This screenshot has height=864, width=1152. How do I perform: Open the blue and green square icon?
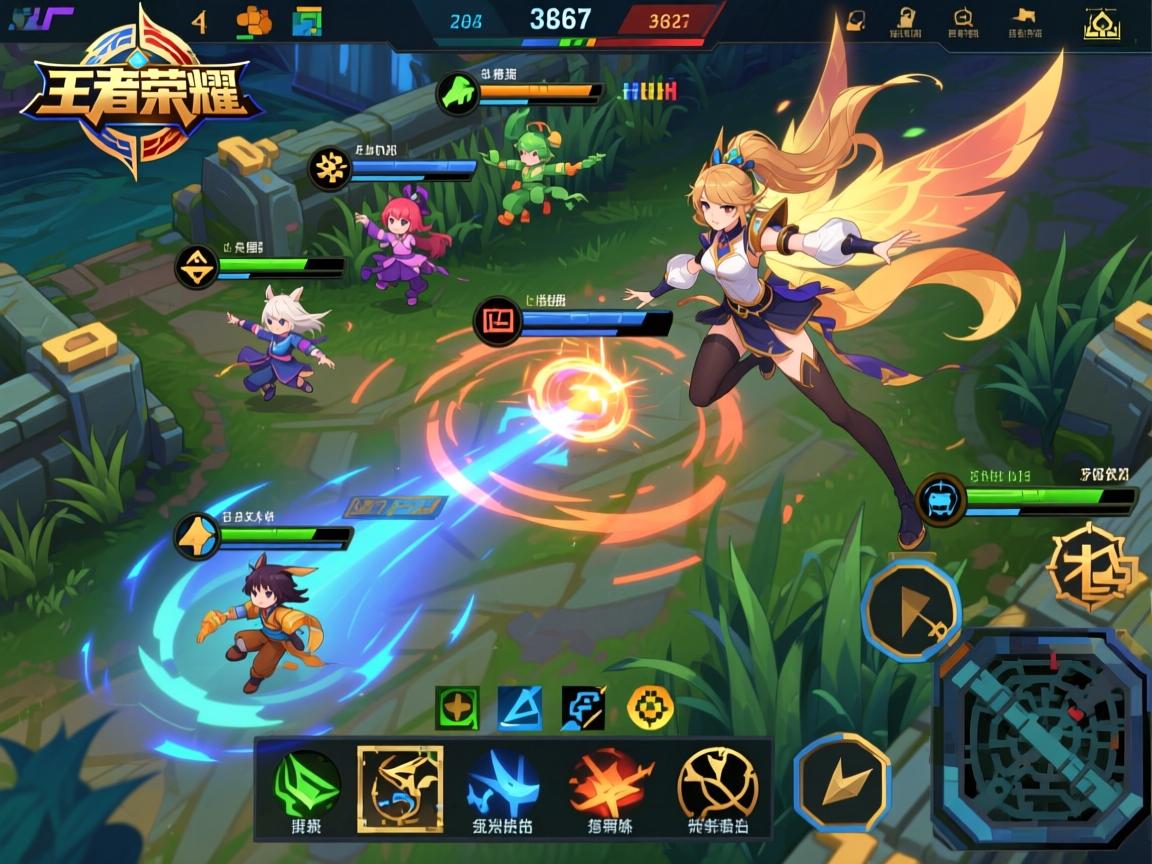click(308, 21)
